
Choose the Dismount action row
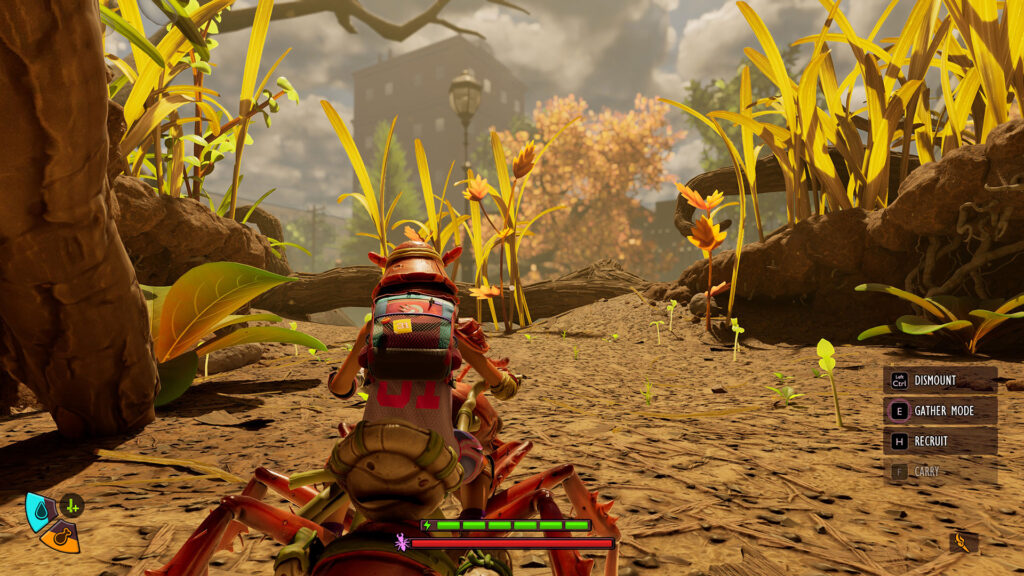coord(940,380)
